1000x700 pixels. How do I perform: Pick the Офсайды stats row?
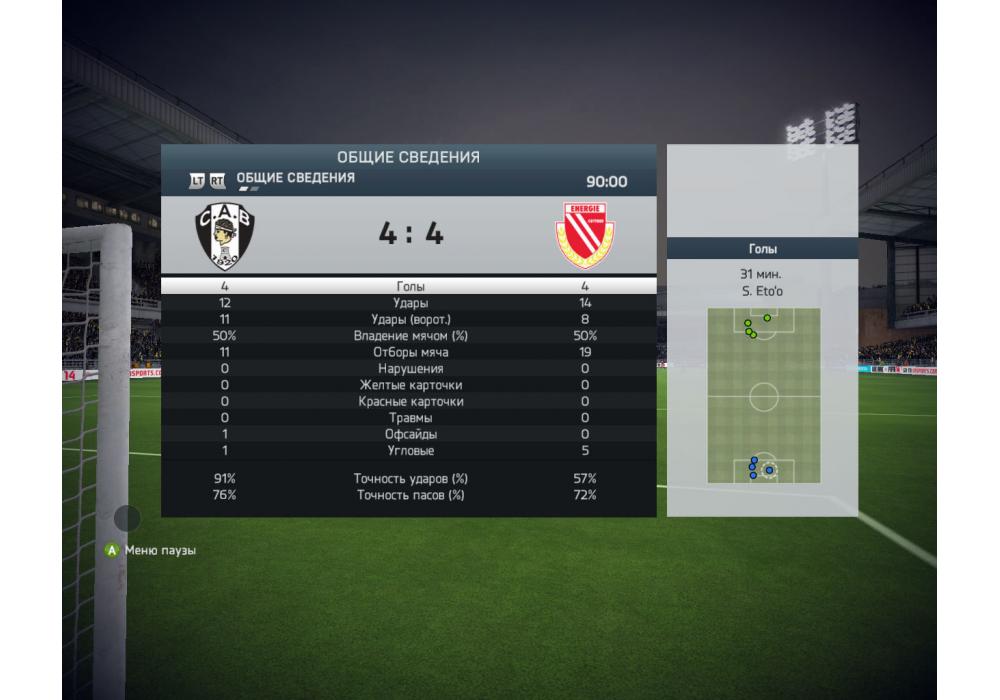tap(409, 435)
